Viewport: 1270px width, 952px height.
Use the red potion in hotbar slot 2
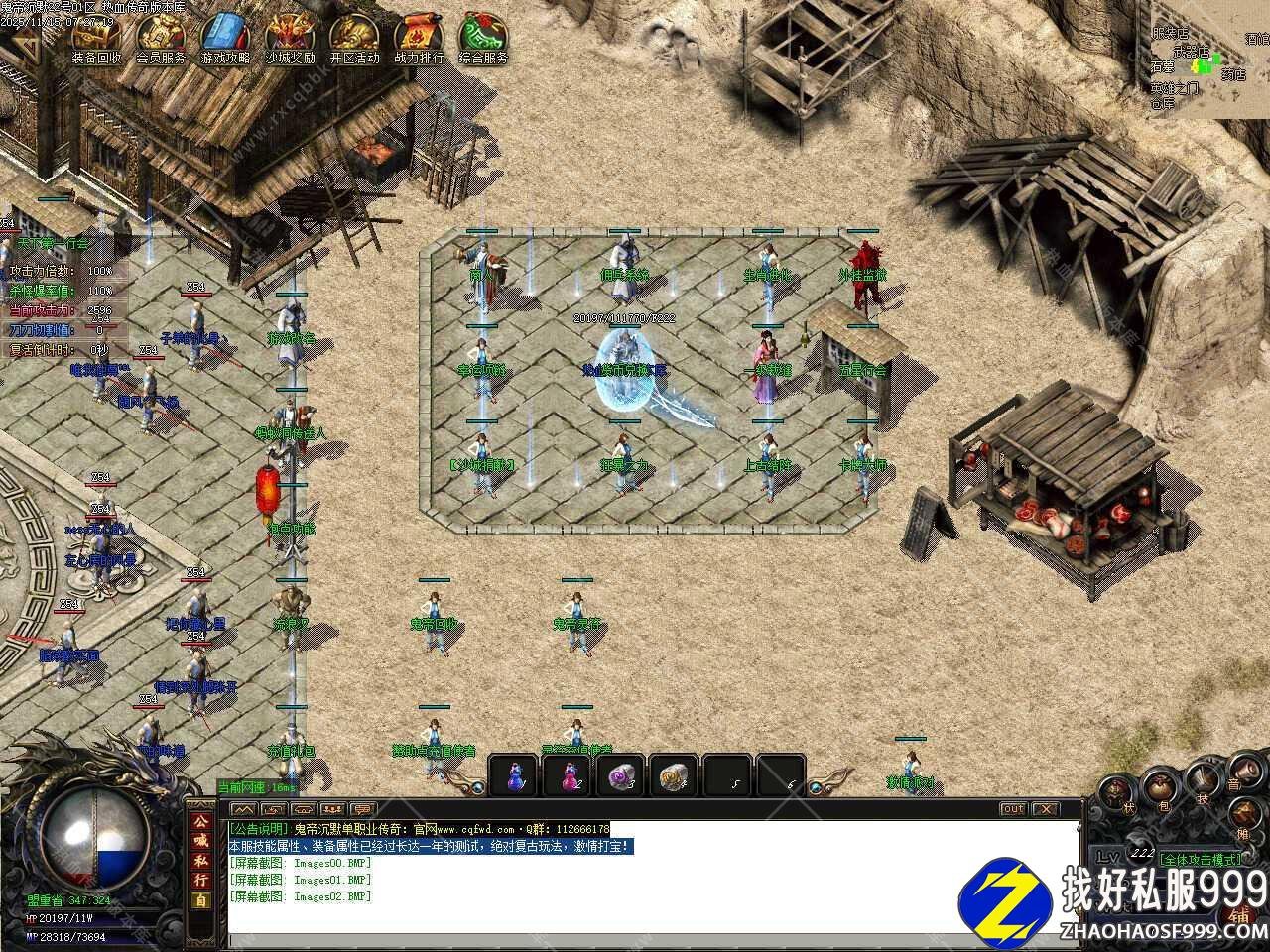(x=570, y=775)
